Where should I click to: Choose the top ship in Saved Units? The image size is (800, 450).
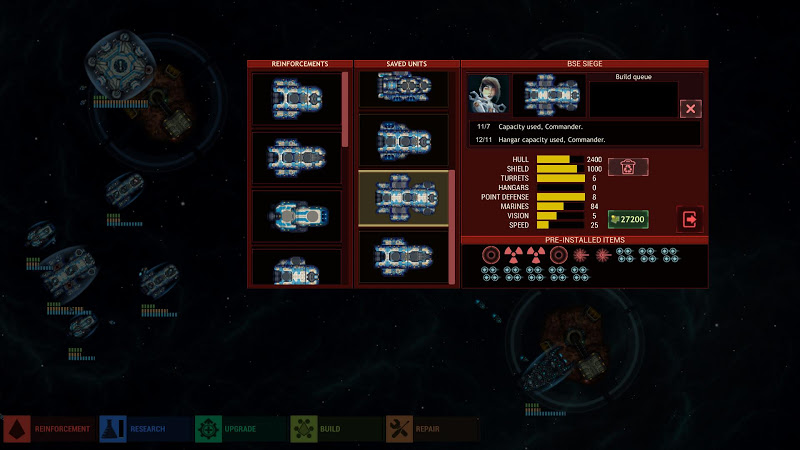[x=404, y=89]
